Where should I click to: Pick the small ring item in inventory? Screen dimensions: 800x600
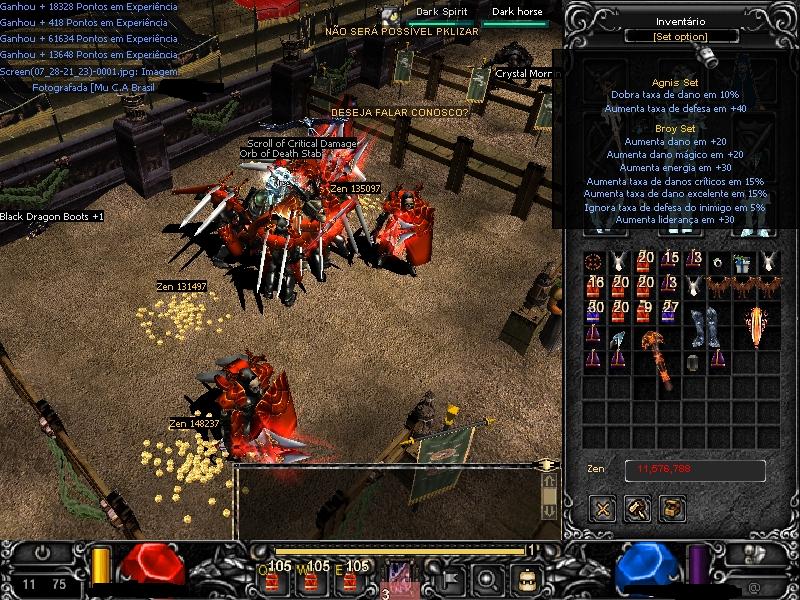point(717,262)
